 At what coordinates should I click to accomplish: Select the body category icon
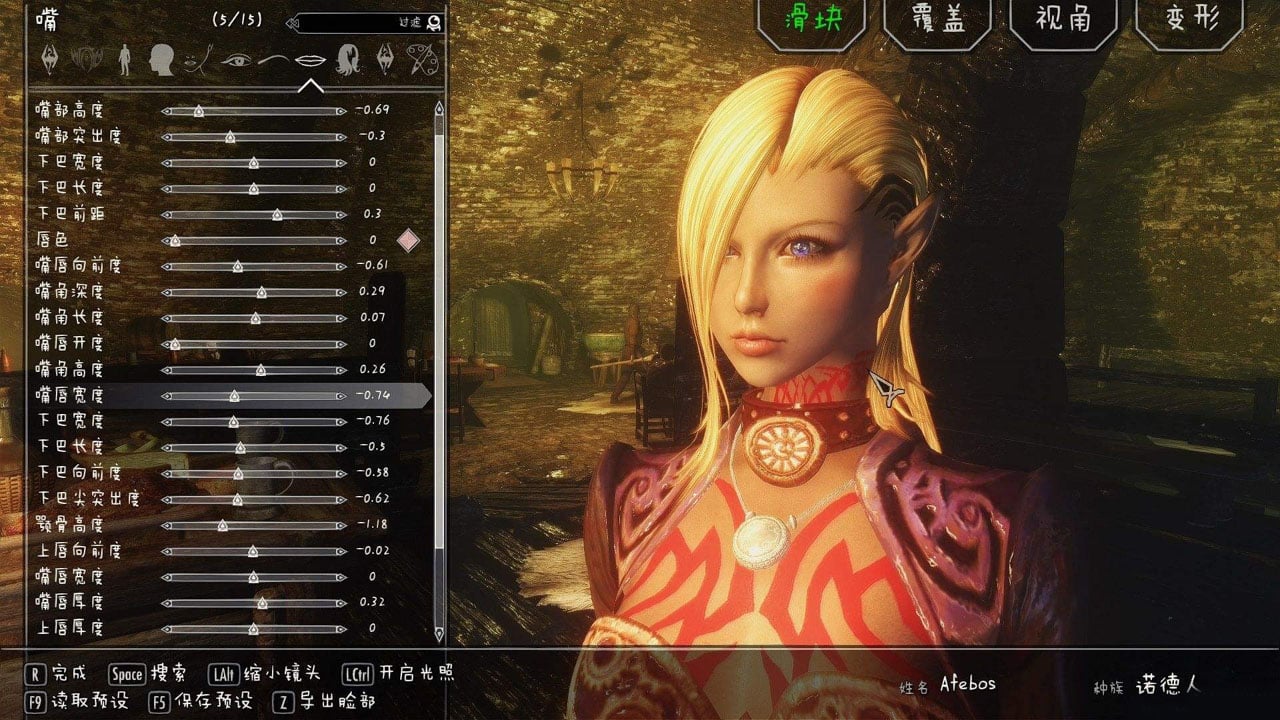tap(126, 60)
